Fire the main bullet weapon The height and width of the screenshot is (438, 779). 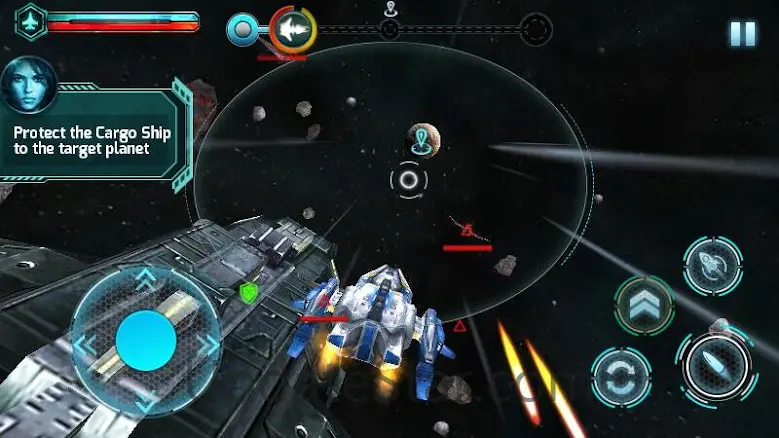716,367
